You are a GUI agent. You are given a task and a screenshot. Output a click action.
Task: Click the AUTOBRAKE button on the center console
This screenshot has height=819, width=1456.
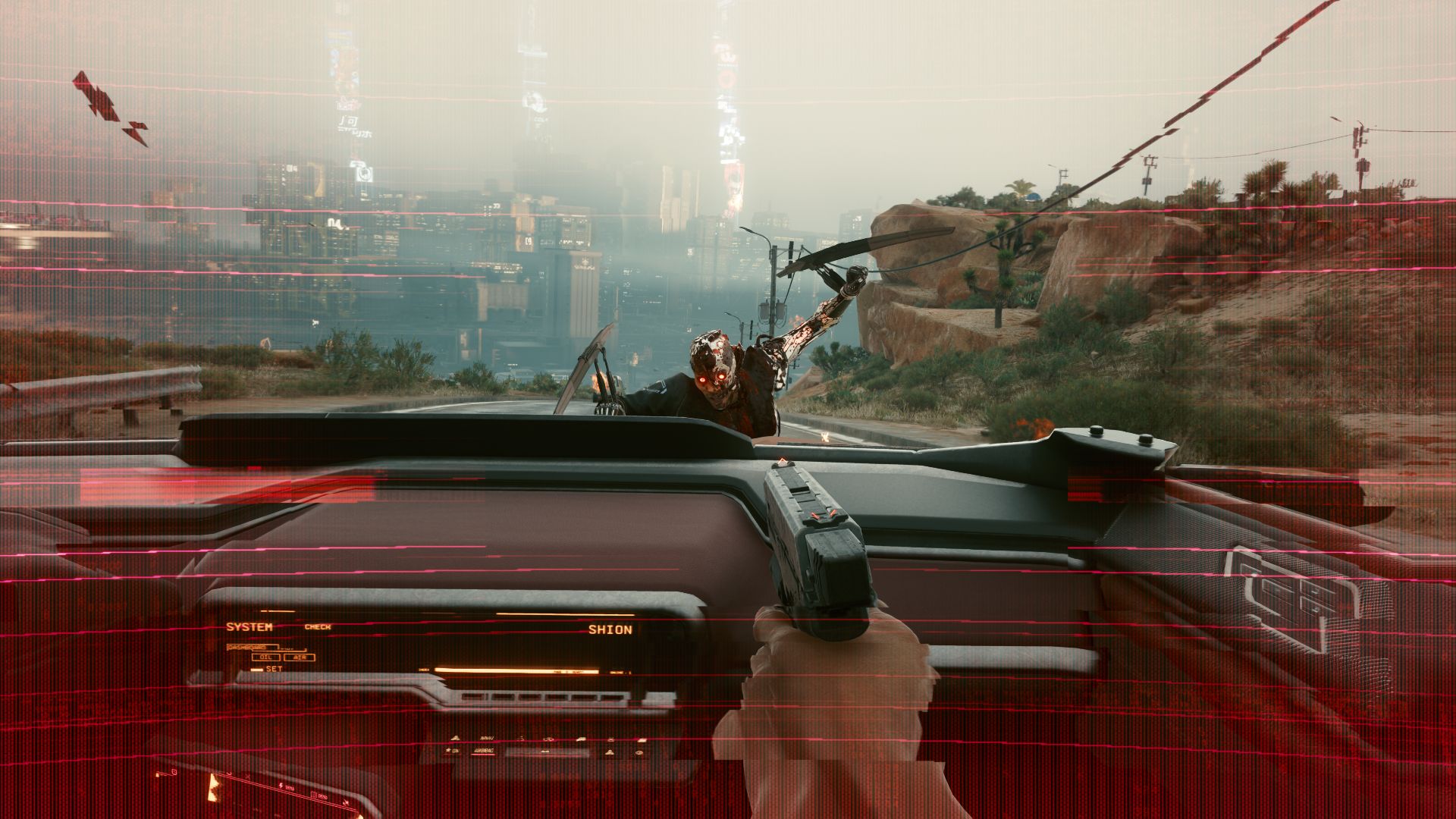(x=483, y=751)
